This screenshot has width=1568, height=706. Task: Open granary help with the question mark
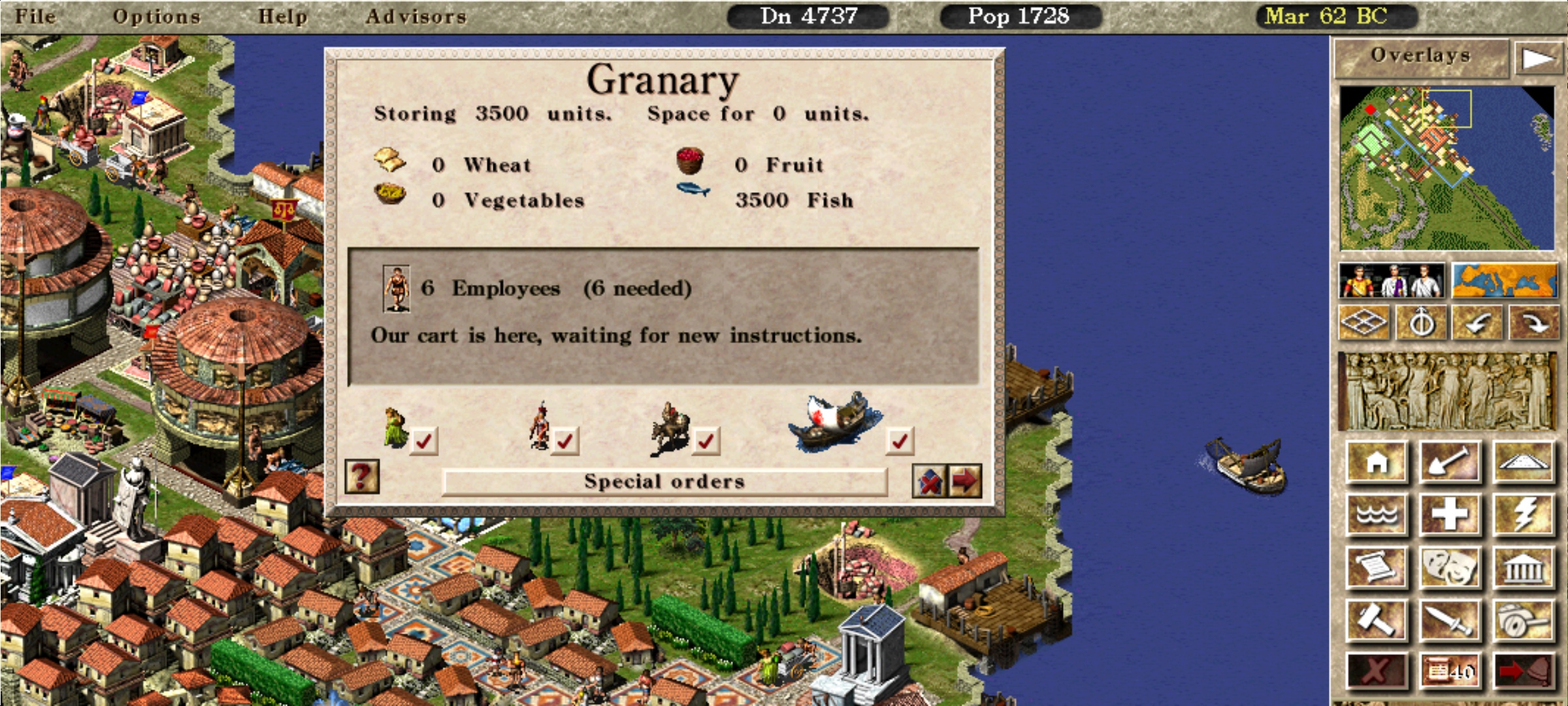click(x=362, y=477)
